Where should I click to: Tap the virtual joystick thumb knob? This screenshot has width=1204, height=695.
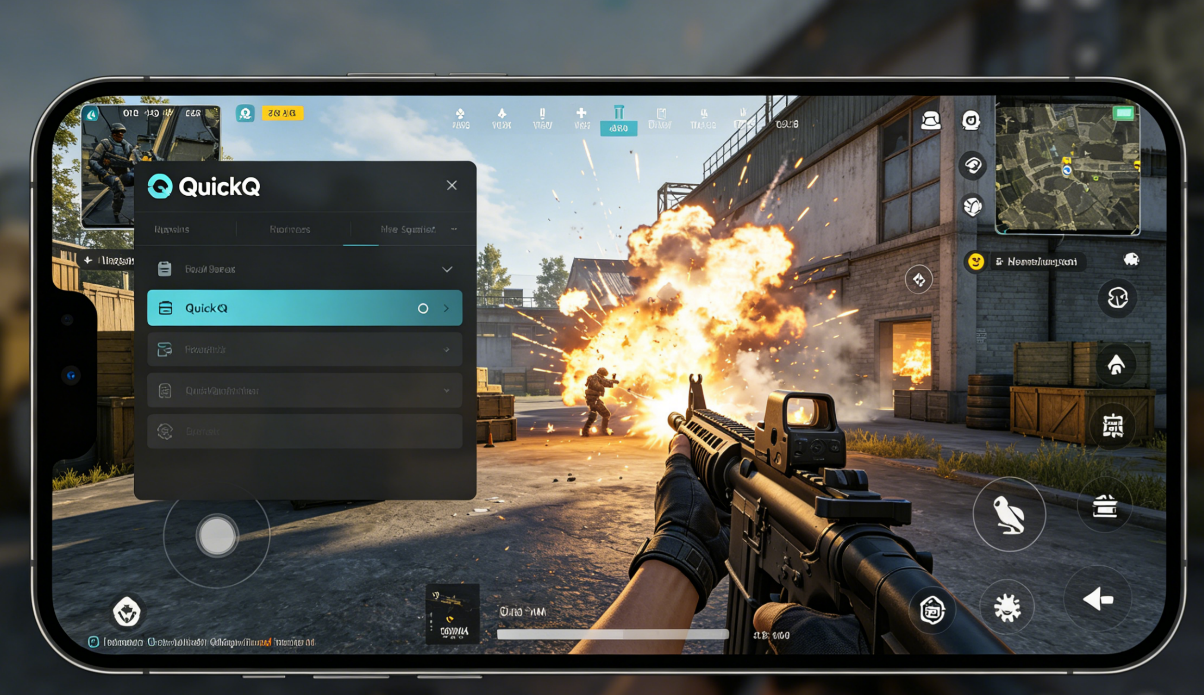(x=217, y=536)
